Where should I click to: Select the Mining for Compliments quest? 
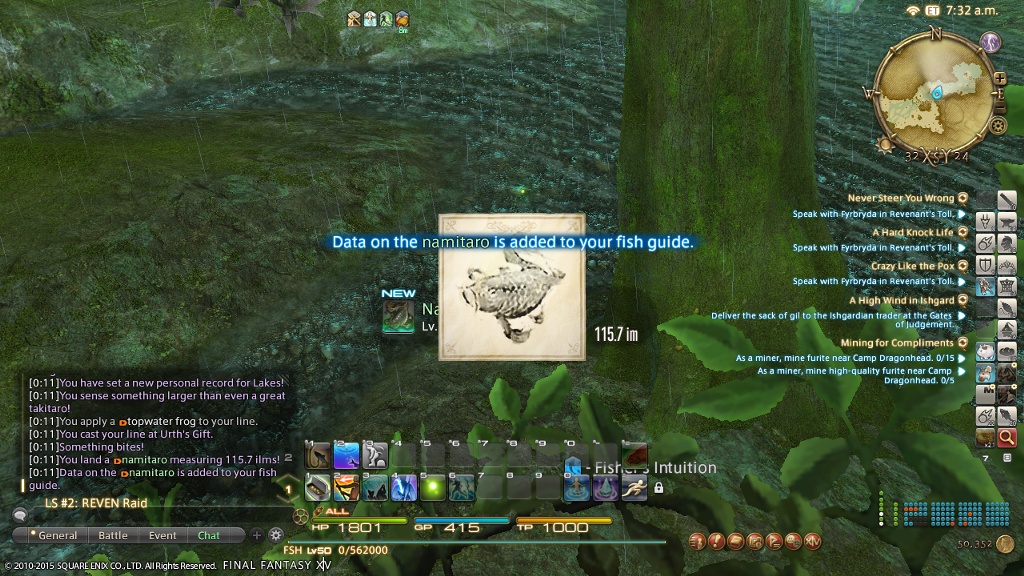click(x=897, y=343)
